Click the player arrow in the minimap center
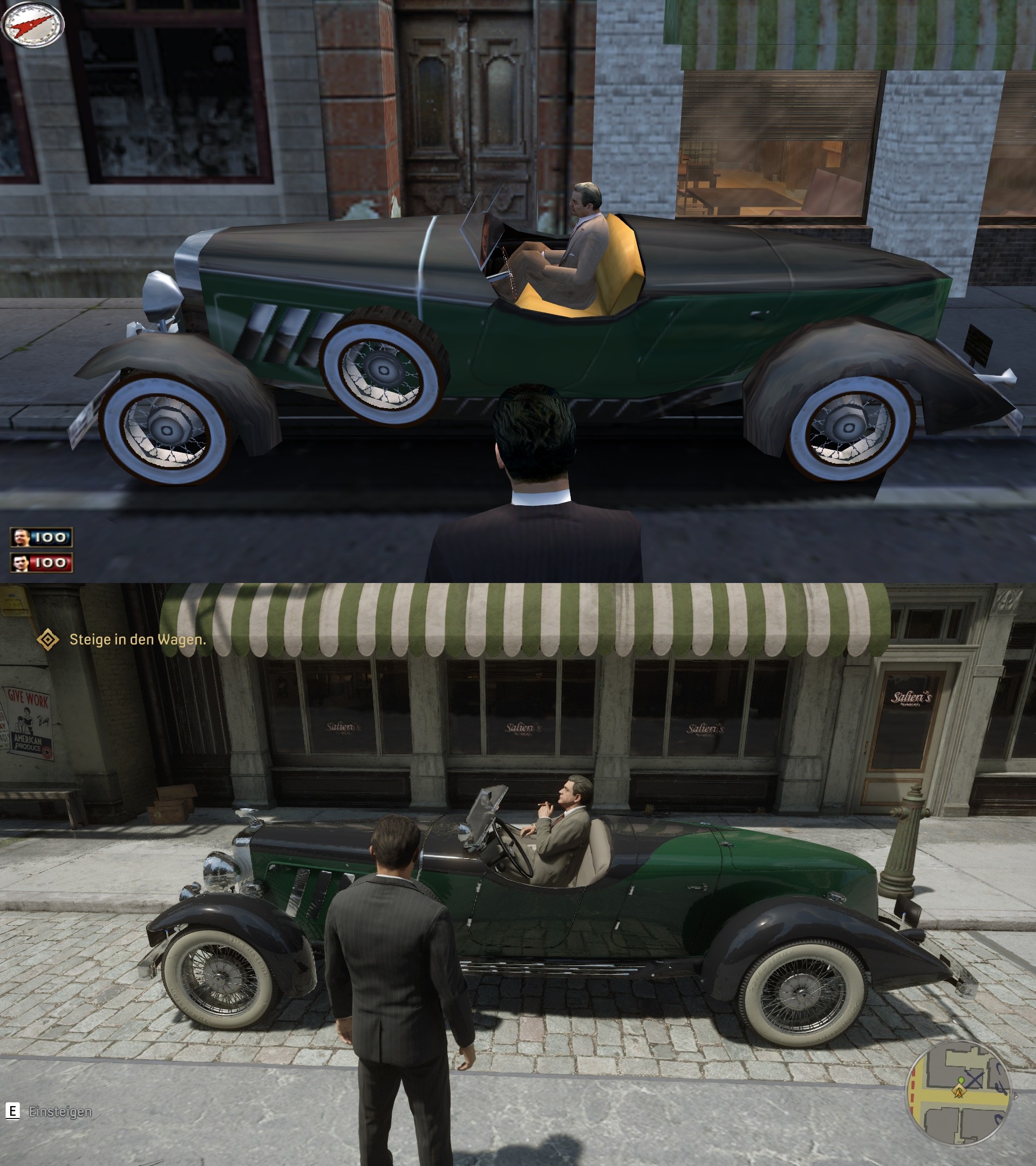 point(959,1095)
